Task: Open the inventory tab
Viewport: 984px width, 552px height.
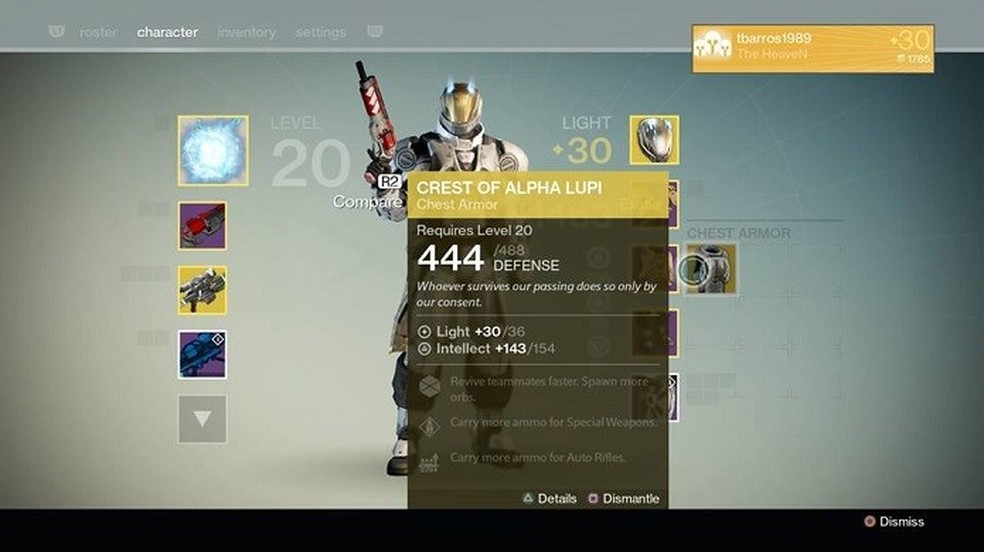Action: 246,32
